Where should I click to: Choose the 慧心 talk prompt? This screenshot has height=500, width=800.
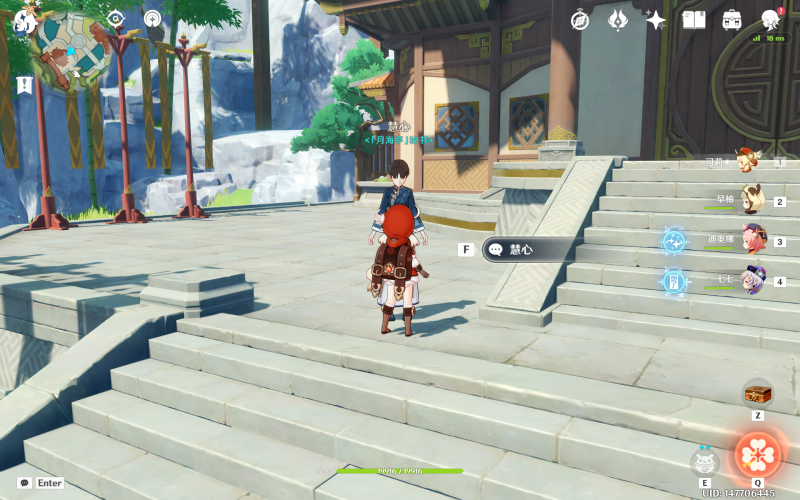526,250
